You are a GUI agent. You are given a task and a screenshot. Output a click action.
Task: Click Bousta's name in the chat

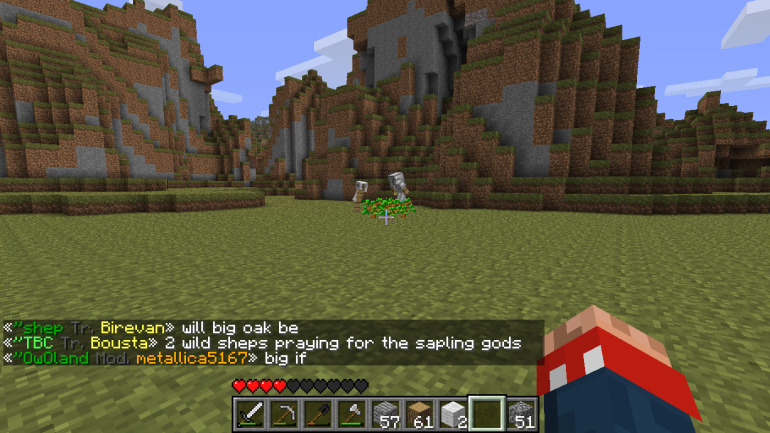pos(119,342)
